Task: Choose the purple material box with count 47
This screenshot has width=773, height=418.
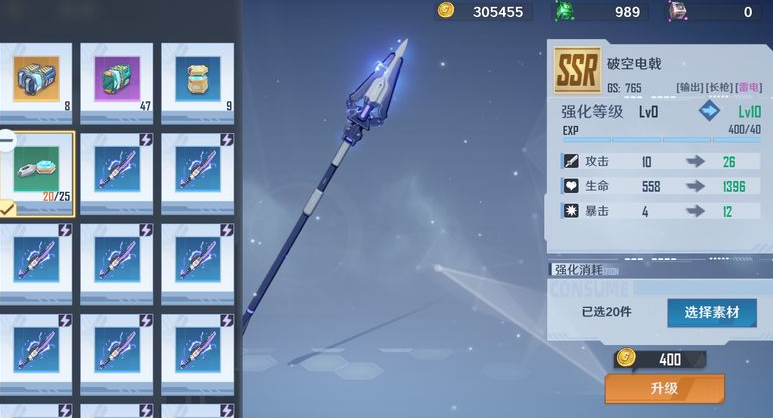Action: click(x=119, y=77)
